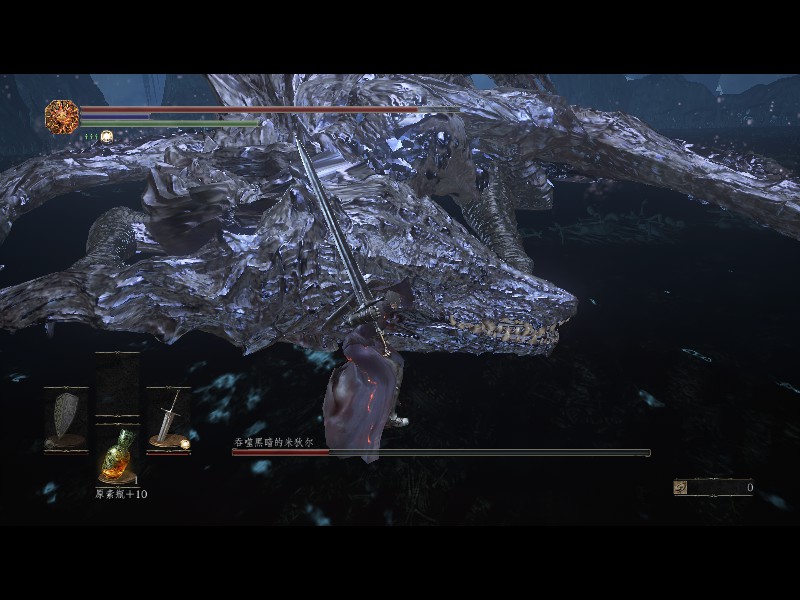Image resolution: width=800 pixels, height=600 pixels.
Task: Select the sword in the right-hand slot
Action: [x=167, y=418]
